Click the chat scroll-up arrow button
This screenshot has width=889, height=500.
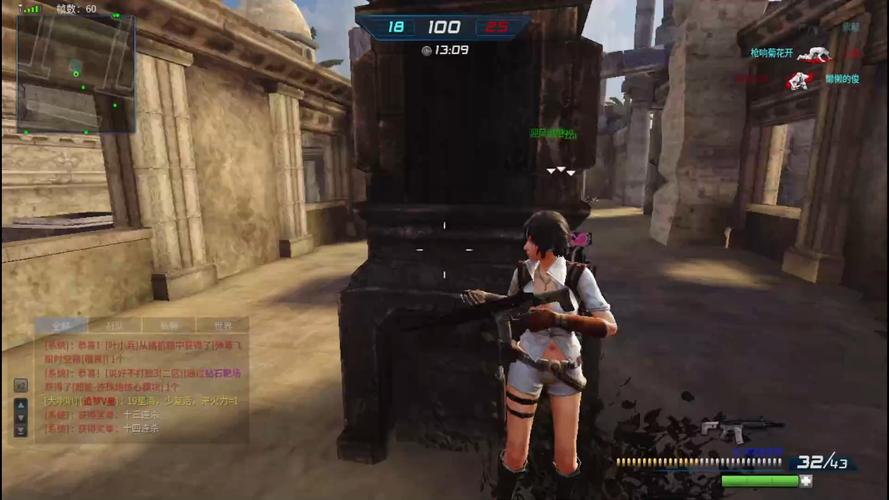(20, 404)
